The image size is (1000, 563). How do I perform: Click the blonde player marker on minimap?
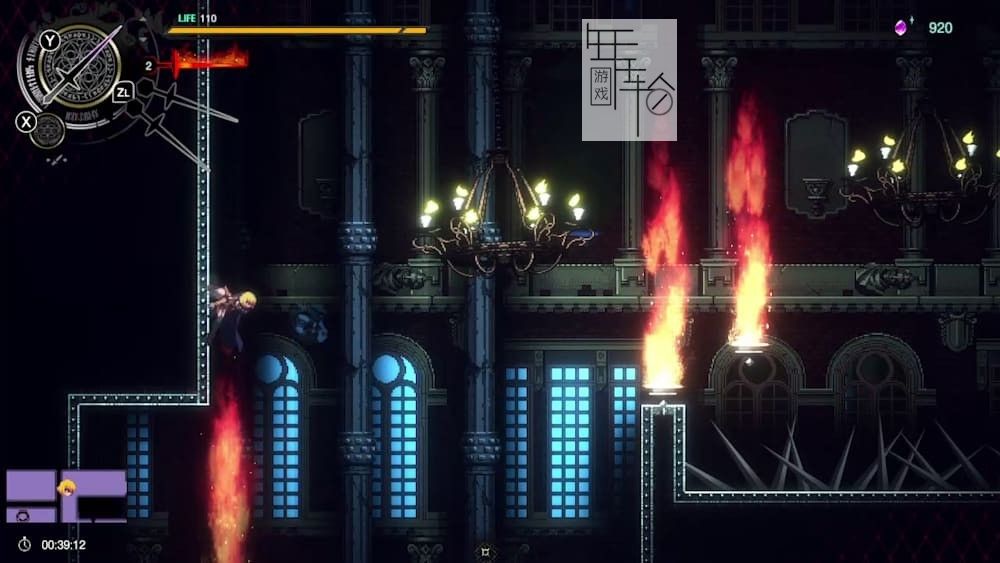[67, 488]
